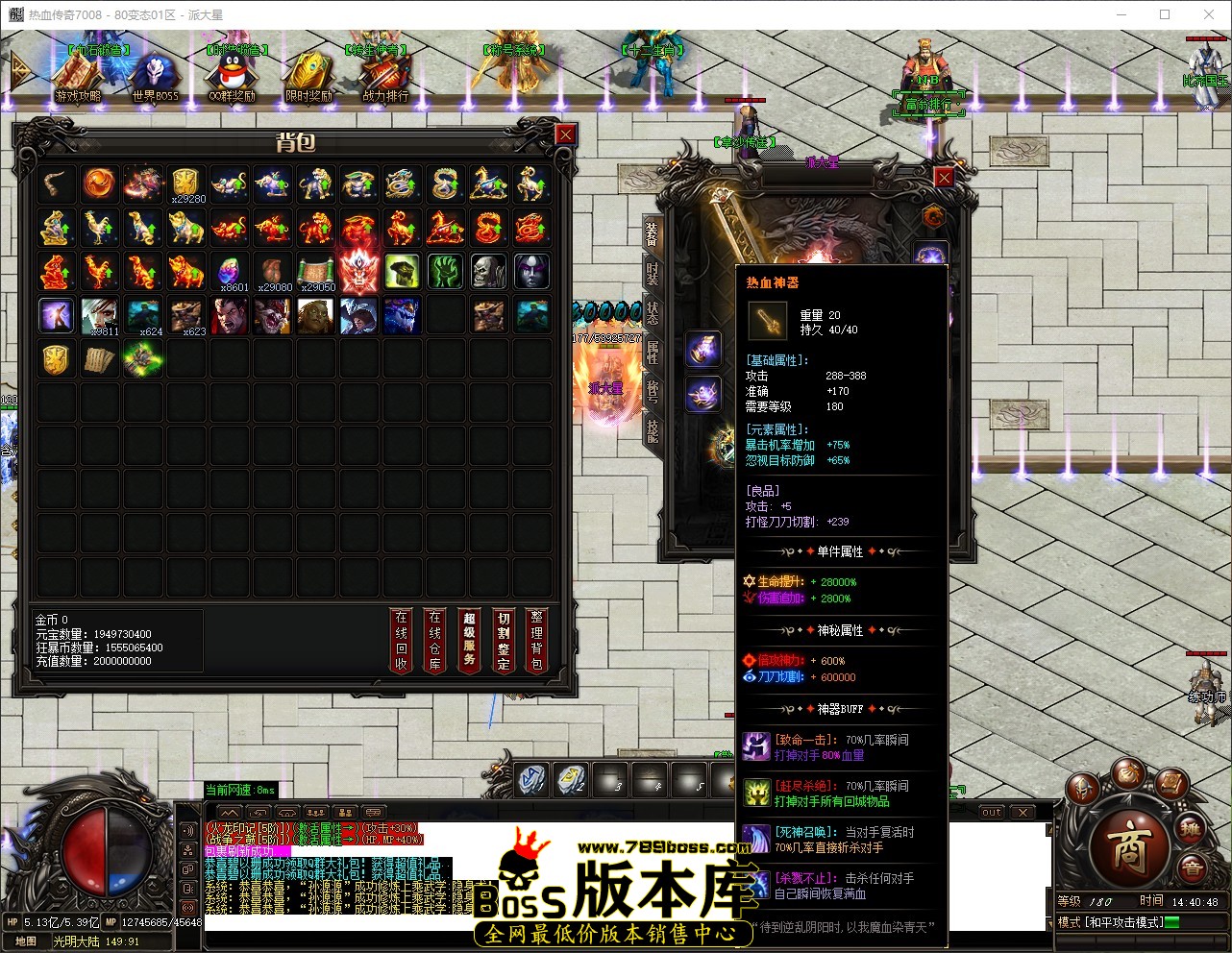The height and width of the screenshot is (953, 1232).
Task: Select the x29280 stacked item in the backpack
Action: tap(185, 183)
